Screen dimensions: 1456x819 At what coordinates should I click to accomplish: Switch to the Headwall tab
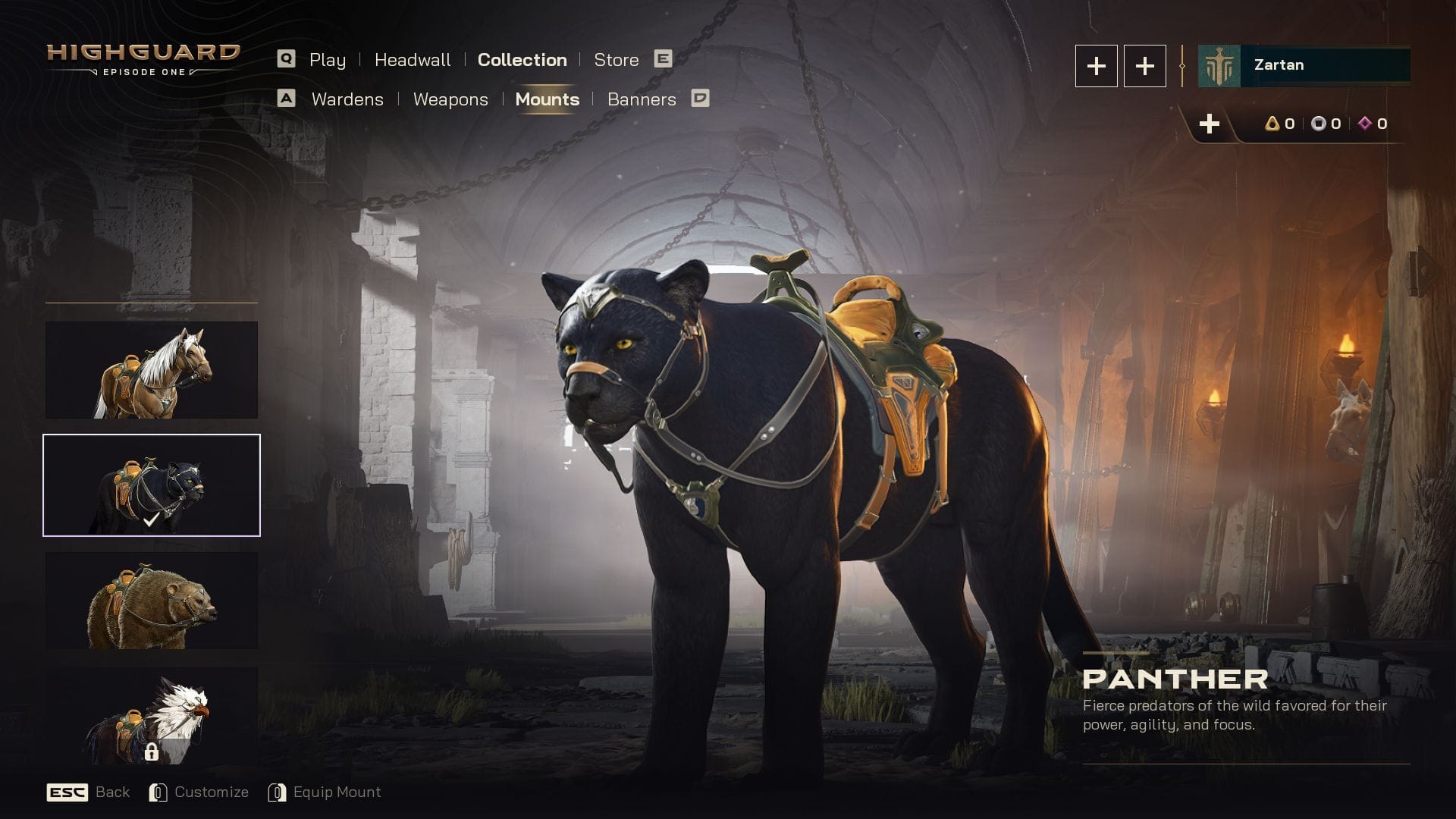(x=413, y=60)
